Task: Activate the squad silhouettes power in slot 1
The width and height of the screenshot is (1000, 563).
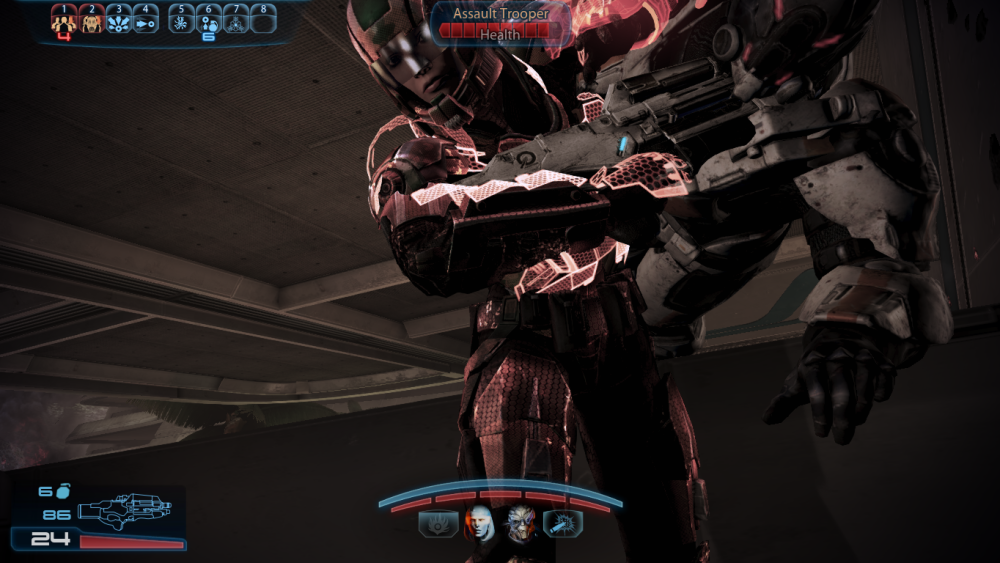Action: (x=64, y=20)
